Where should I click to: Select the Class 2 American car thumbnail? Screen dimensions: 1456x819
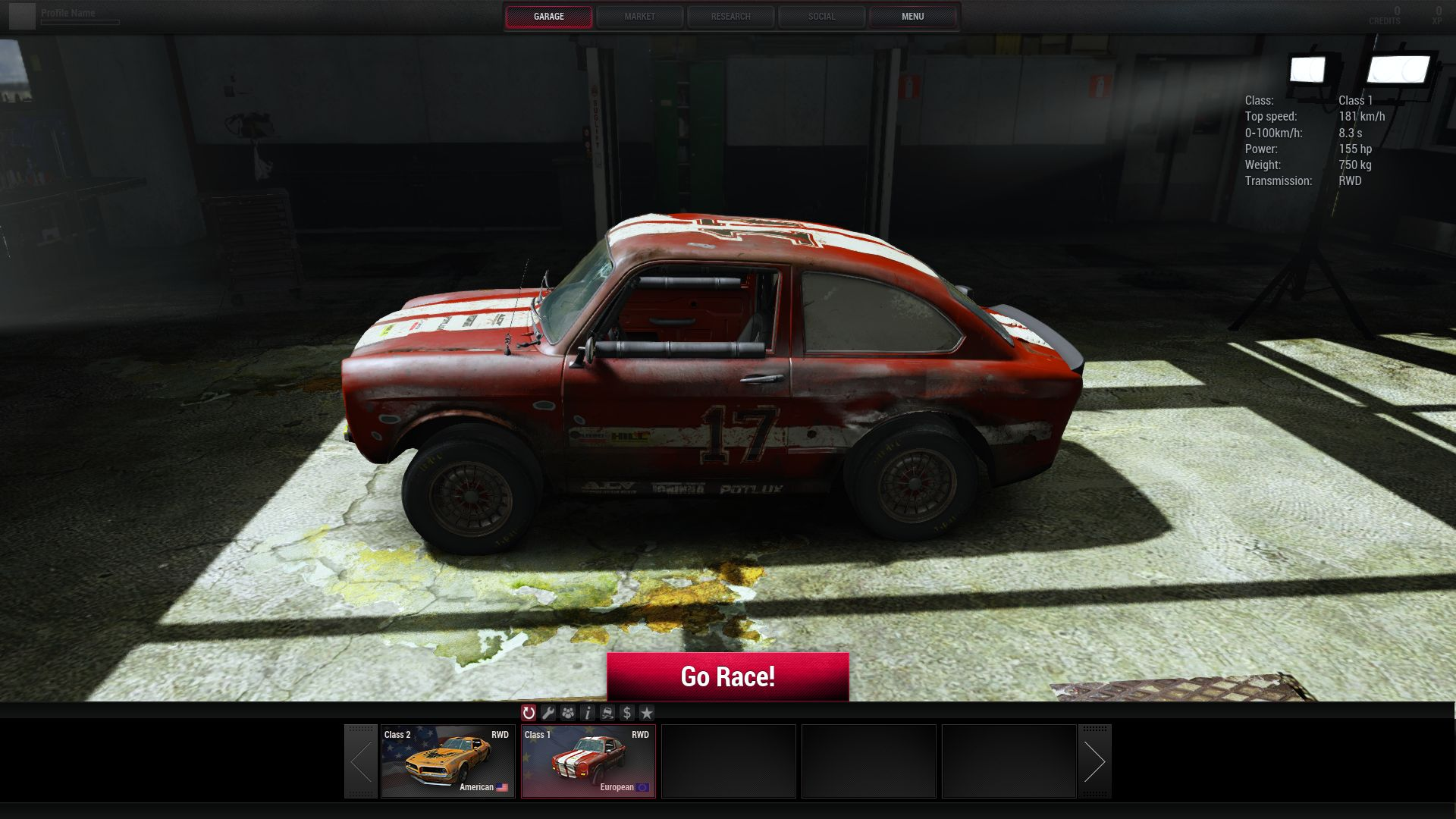coord(447,761)
